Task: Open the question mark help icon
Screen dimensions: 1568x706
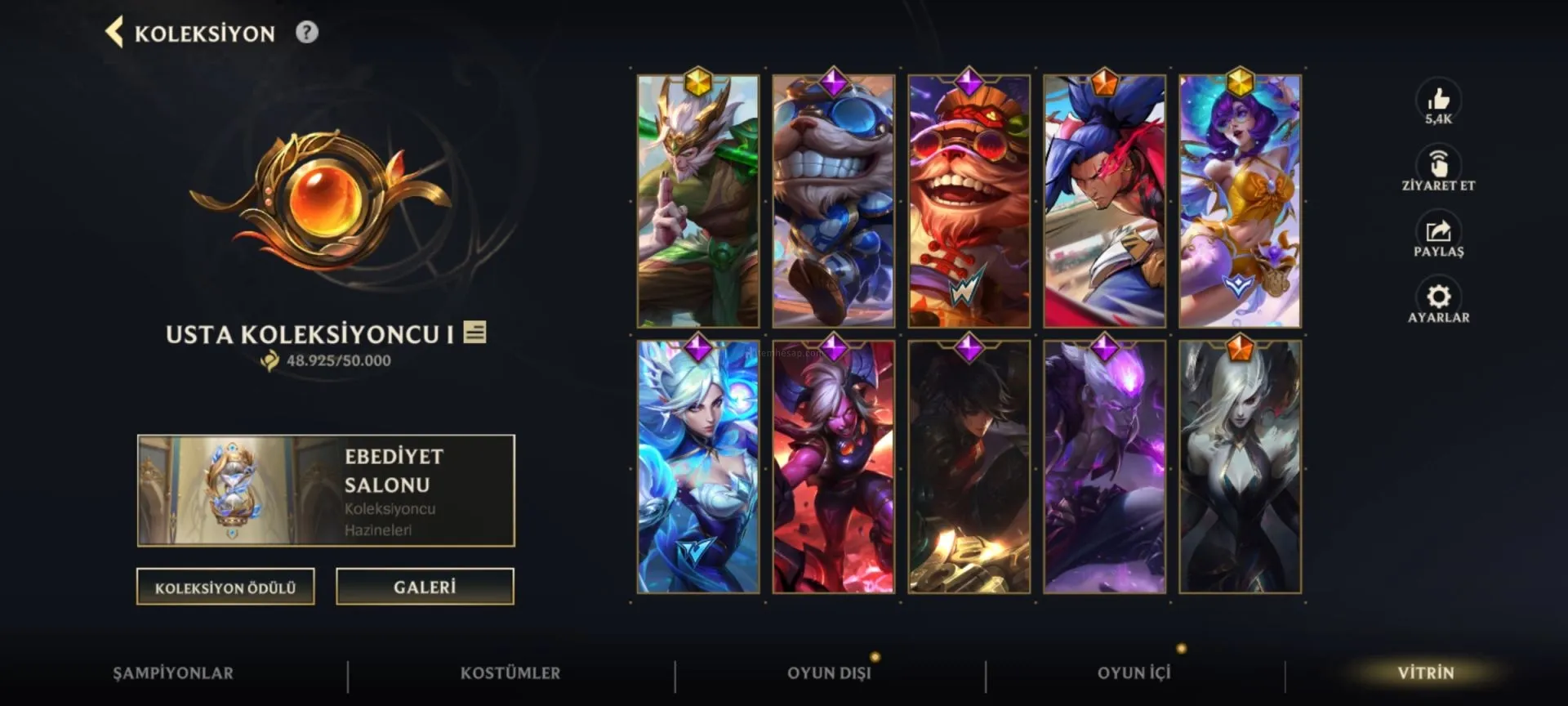Action: point(307,33)
